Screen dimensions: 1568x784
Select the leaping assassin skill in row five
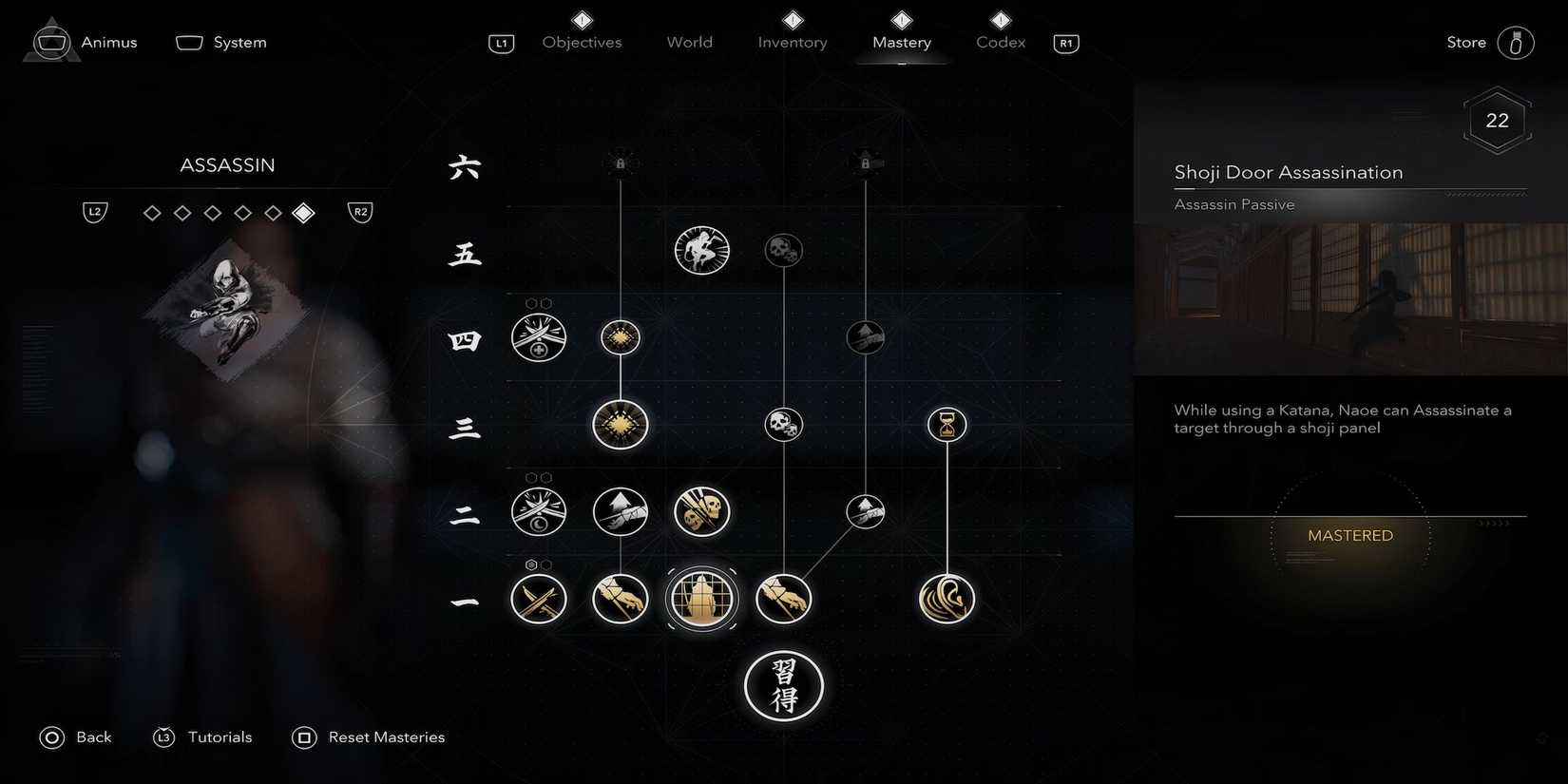coord(701,250)
